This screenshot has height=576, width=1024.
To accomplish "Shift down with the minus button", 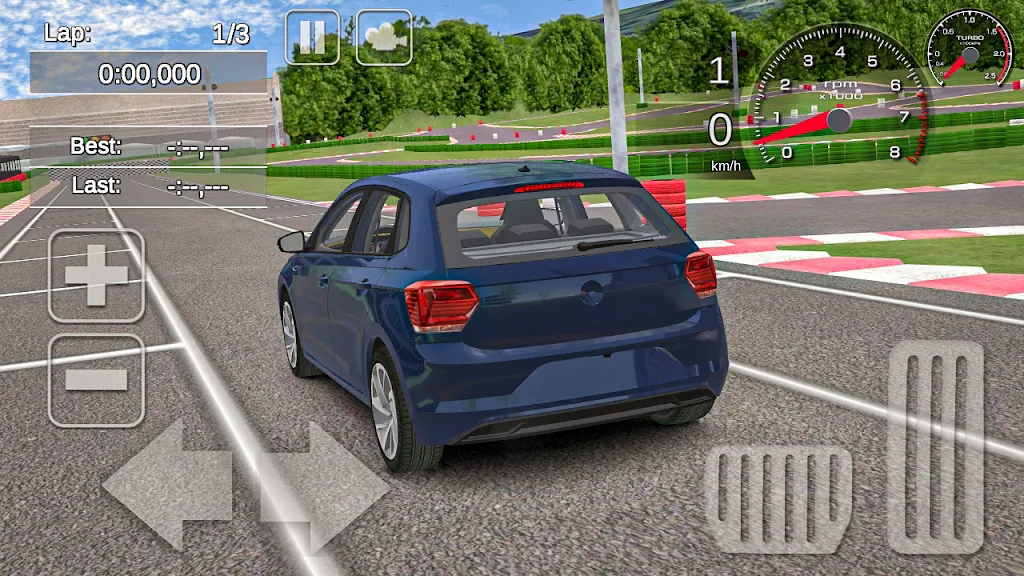I will point(96,380).
